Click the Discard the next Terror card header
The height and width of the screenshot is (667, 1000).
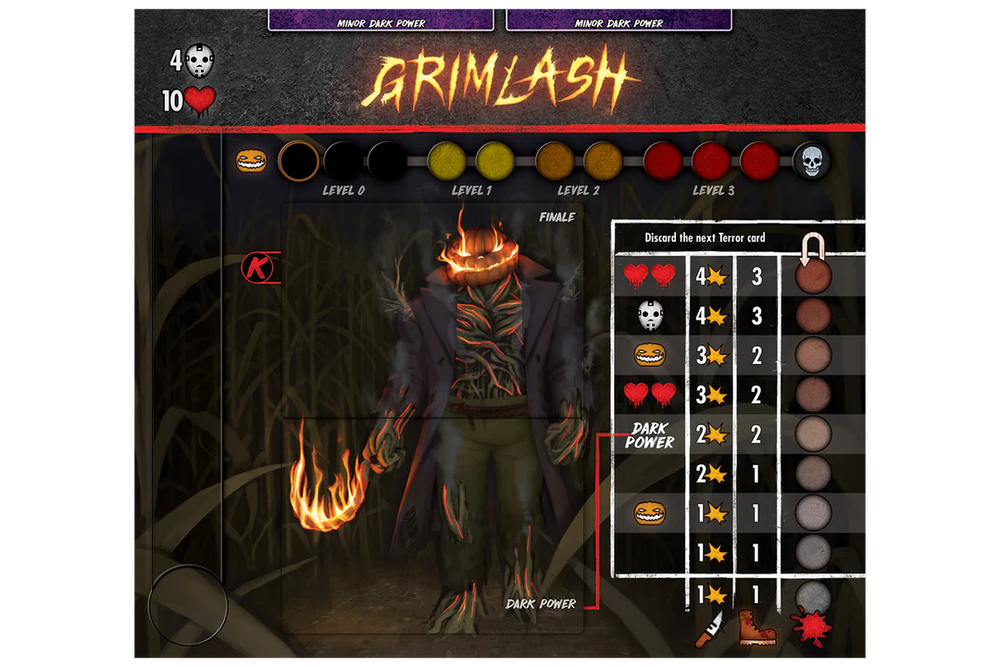pyautogui.click(x=691, y=239)
